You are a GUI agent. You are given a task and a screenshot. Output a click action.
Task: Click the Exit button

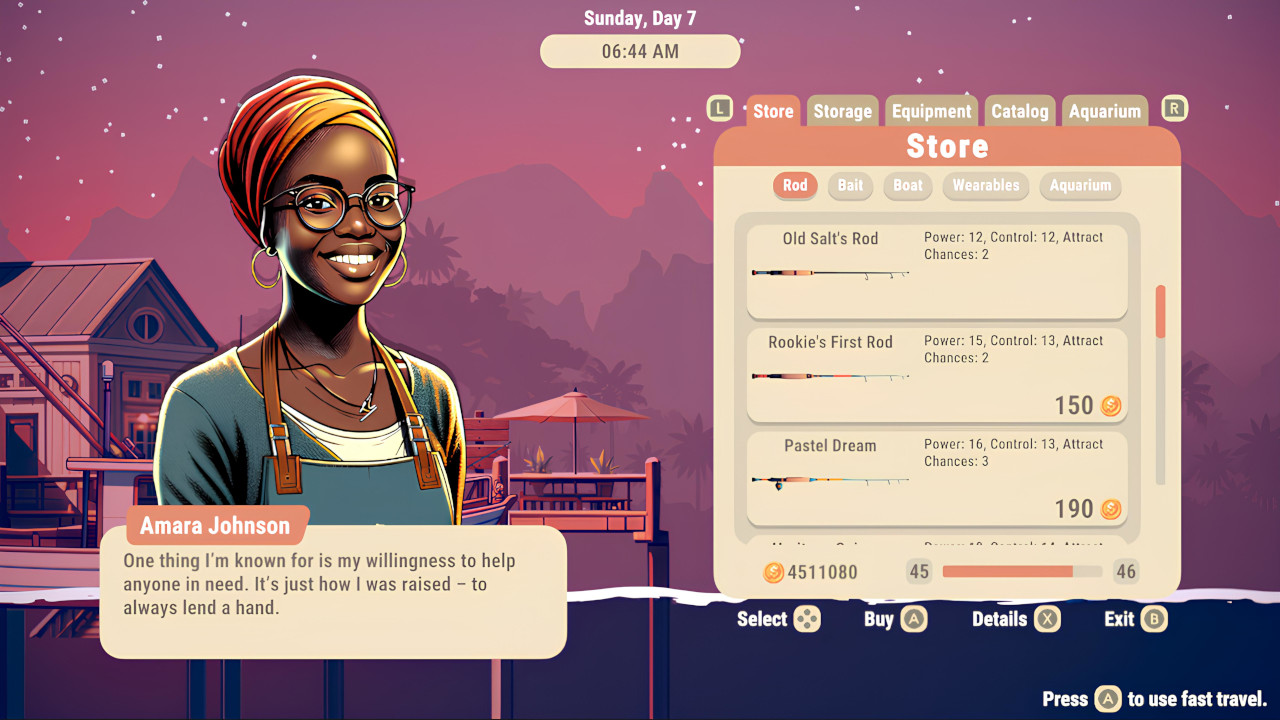pos(1133,619)
